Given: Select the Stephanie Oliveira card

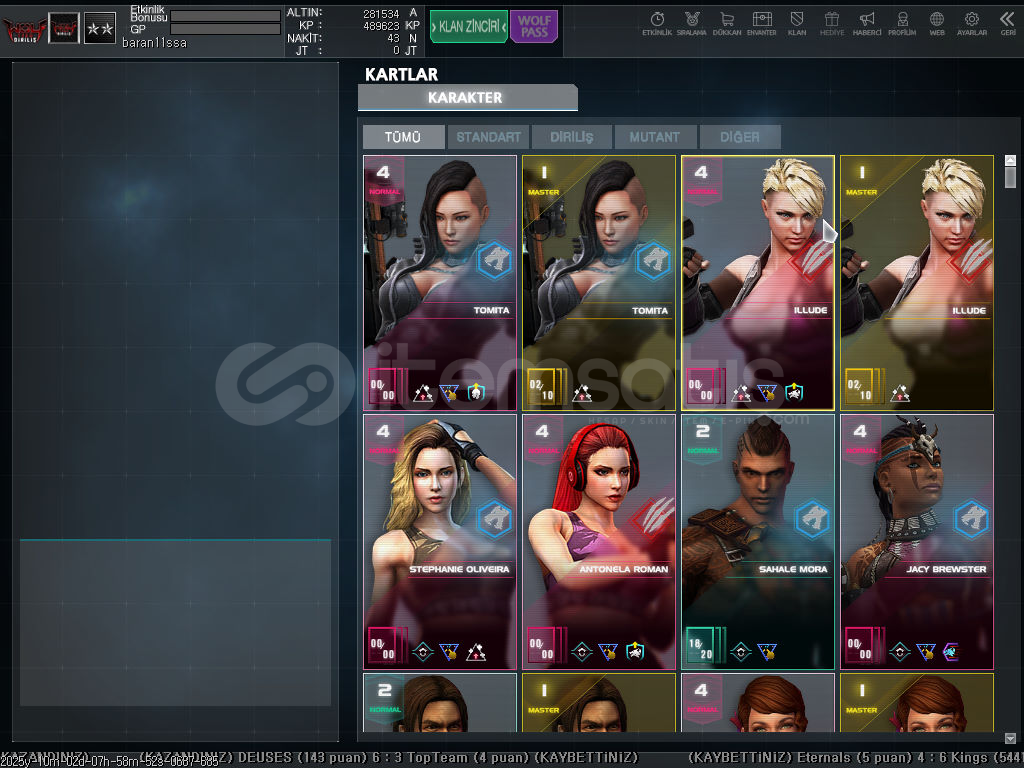Looking at the screenshot, I should 440,541.
